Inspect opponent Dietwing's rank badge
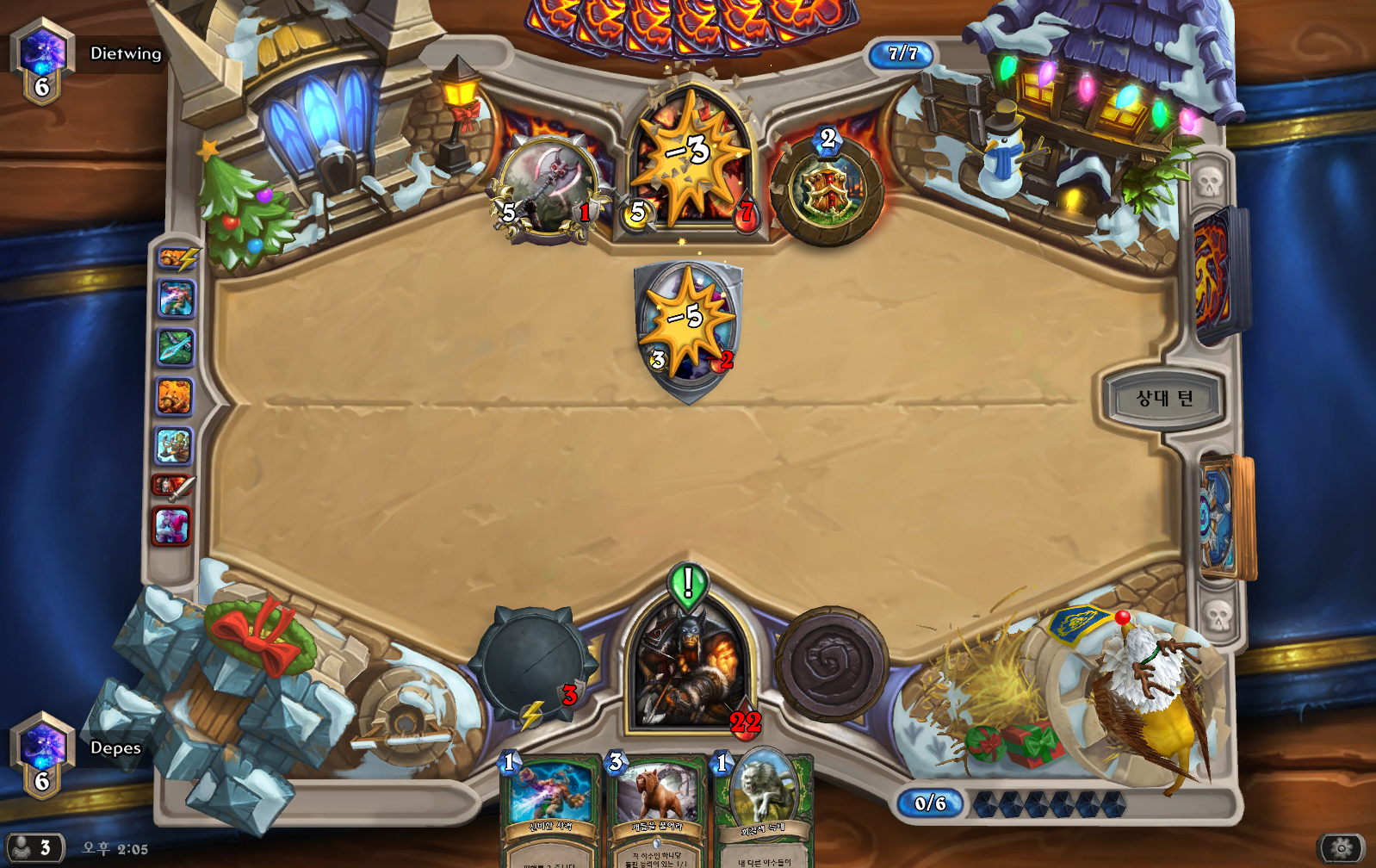Viewport: 1376px width, 868px height. 41,62
